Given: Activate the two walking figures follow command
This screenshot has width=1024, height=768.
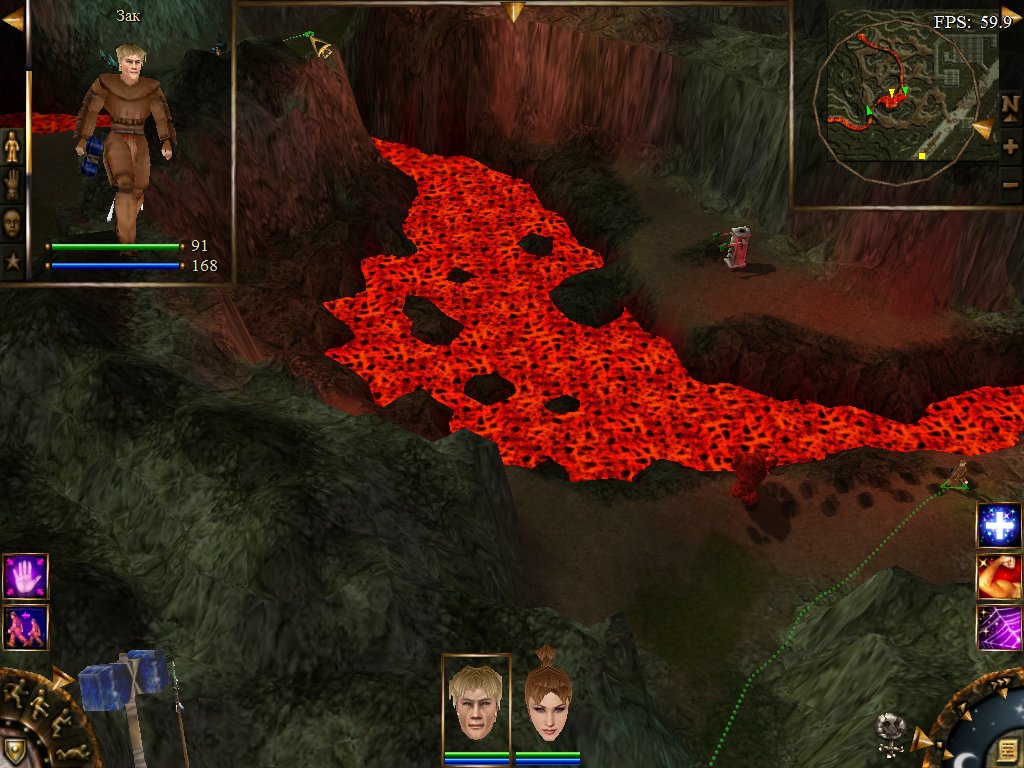Looking at the screenshot, I should pyautogui.click(x=25, y=627).
